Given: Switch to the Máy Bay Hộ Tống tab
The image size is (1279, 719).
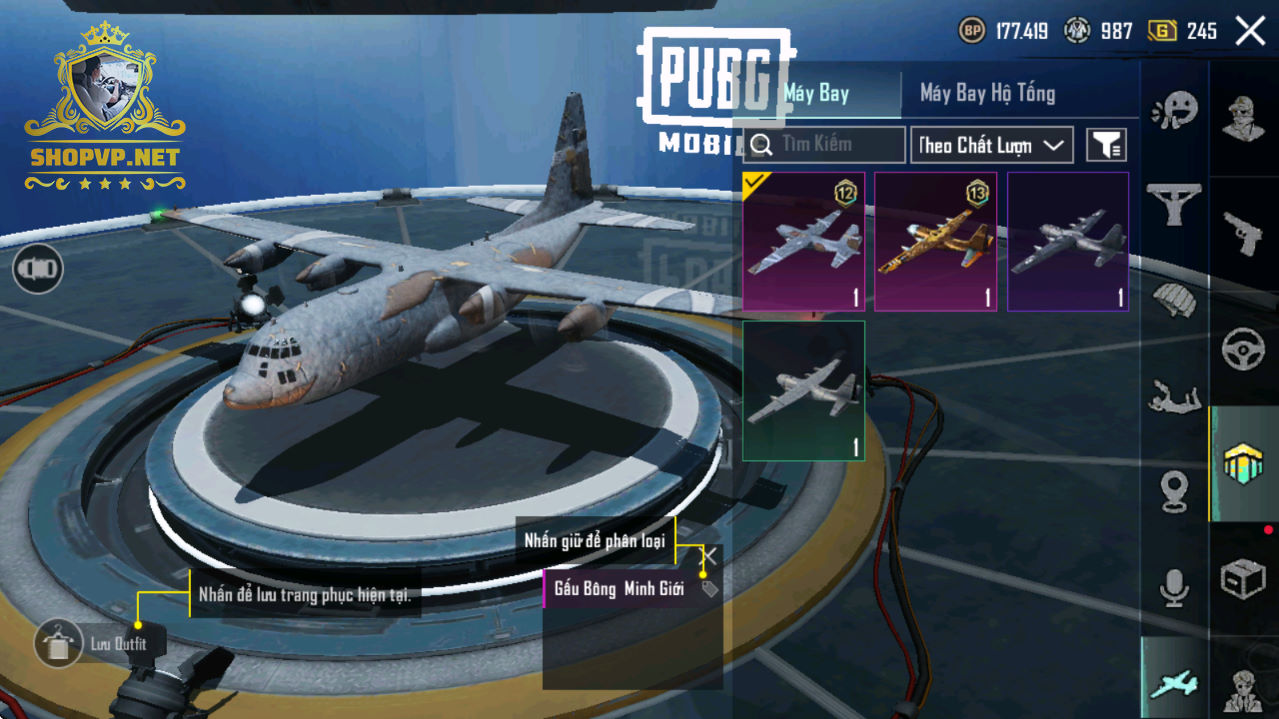Looking at the screenshot, I should (x=987, y=94).
